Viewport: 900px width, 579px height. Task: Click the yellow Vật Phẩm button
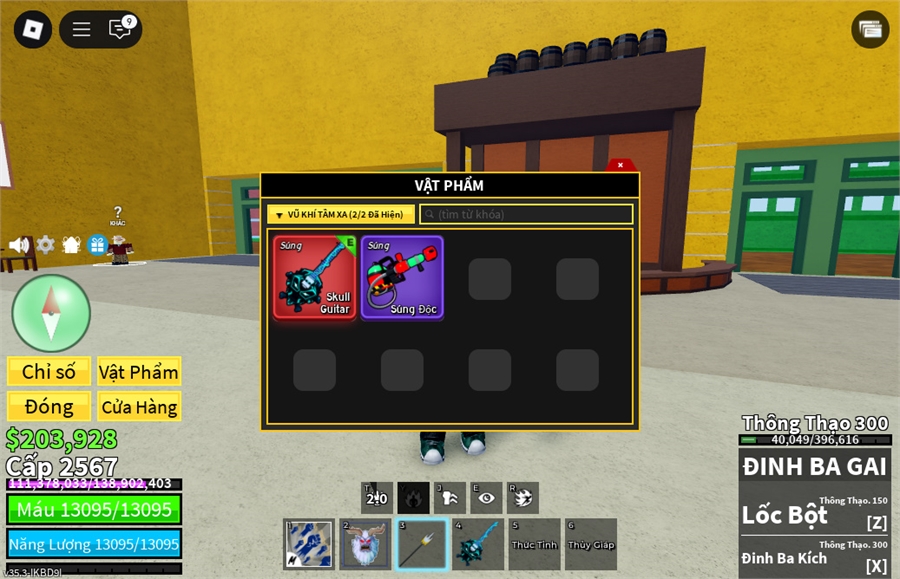click(139, 372)
